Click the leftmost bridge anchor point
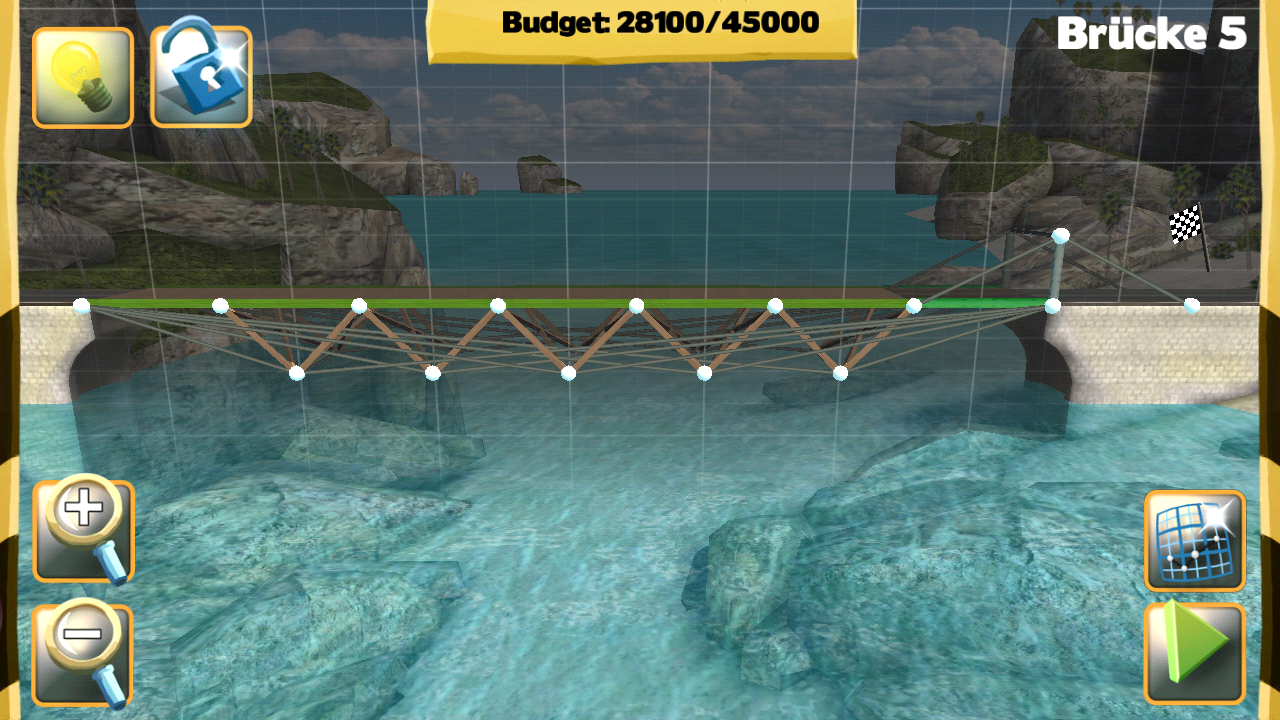1280x720 pixels. tap(83, 305)
